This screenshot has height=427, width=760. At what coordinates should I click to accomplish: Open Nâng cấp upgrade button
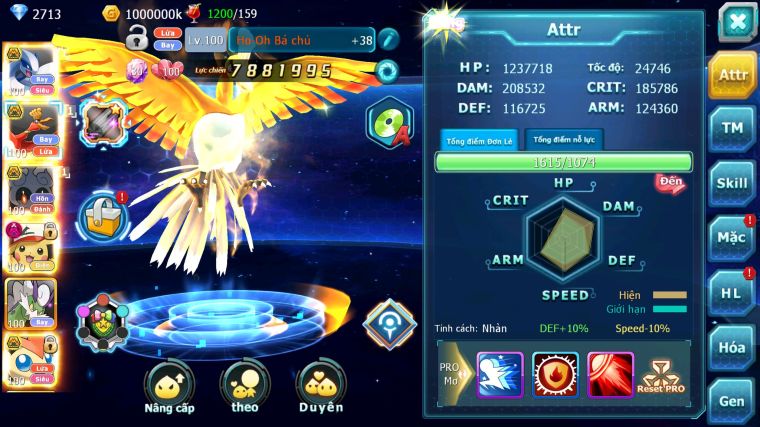point(169,389)
